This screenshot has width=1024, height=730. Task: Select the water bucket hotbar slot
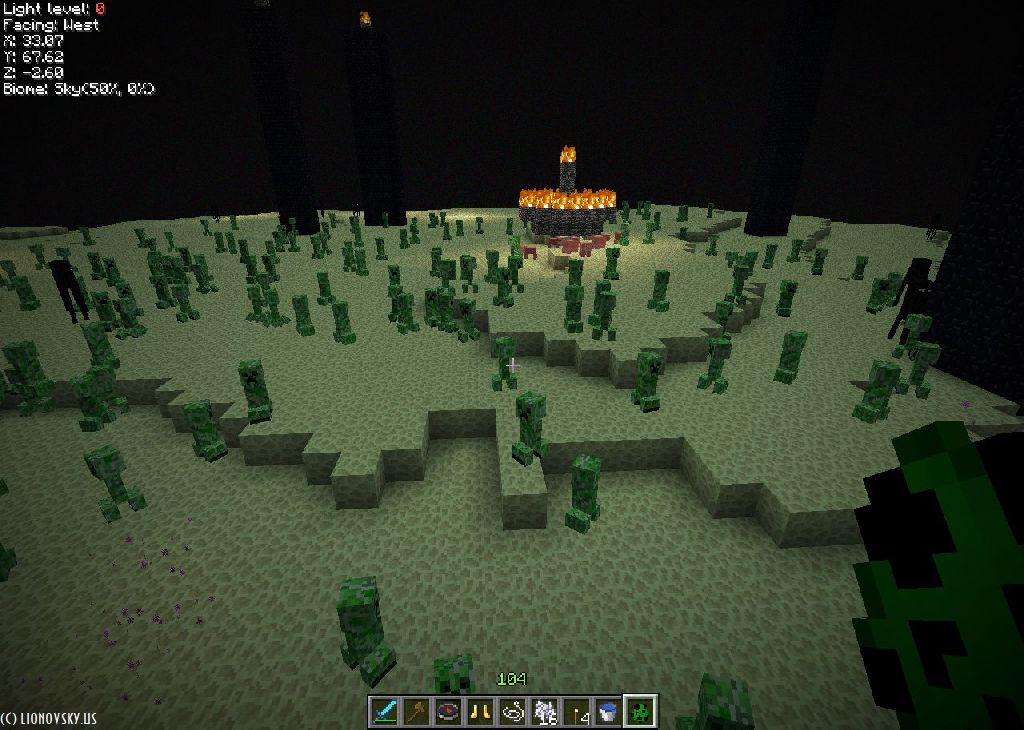point(608,711)
